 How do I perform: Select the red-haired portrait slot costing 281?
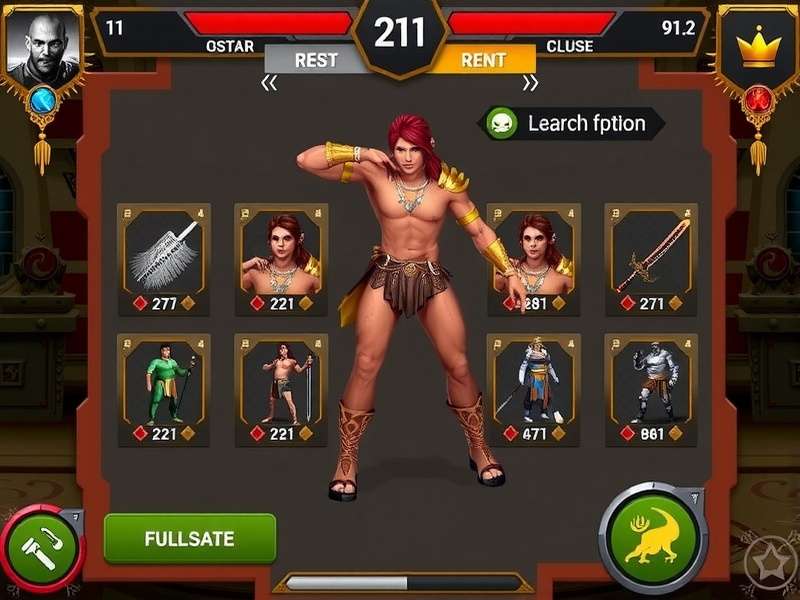533,259
